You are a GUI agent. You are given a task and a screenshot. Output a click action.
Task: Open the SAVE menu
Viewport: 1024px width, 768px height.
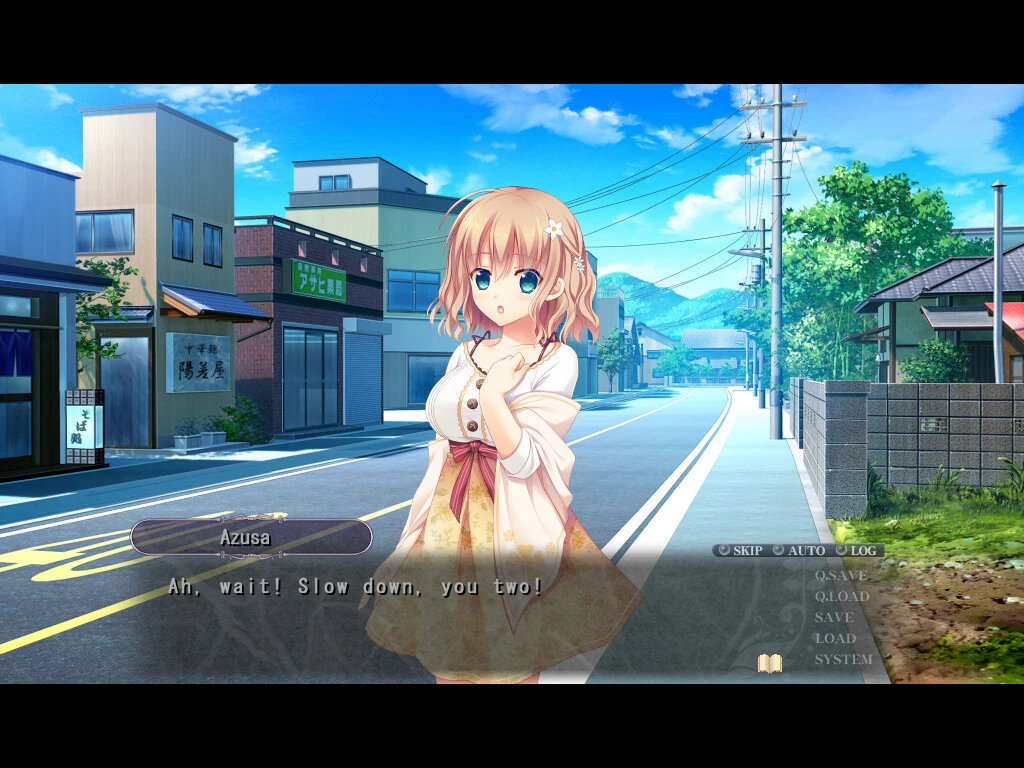coord(834,617)
